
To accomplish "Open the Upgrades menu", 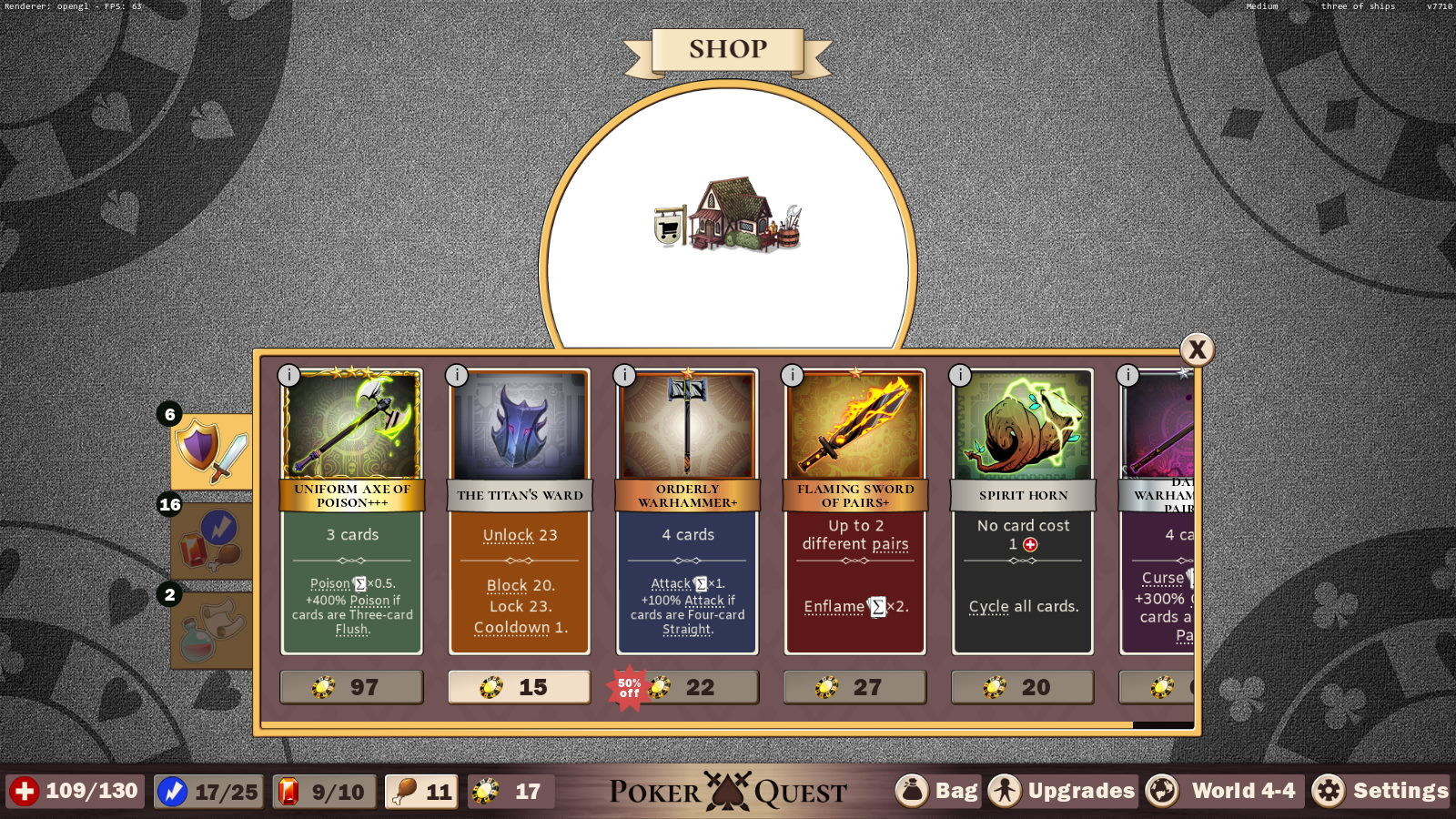I will (x=1061, y=791).
